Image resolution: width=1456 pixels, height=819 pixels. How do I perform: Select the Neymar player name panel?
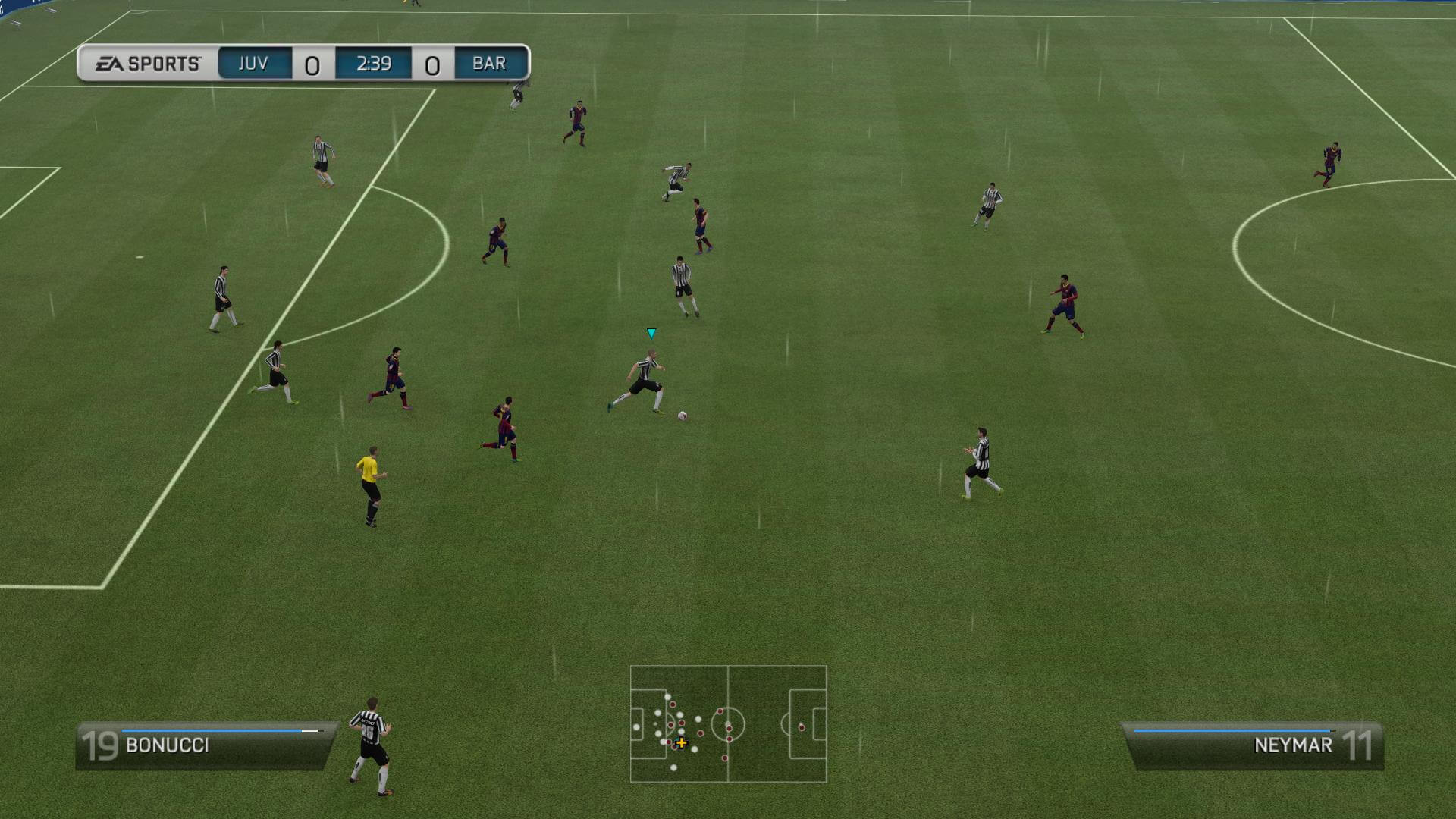pyautogui.click(x=1253, y=745)
